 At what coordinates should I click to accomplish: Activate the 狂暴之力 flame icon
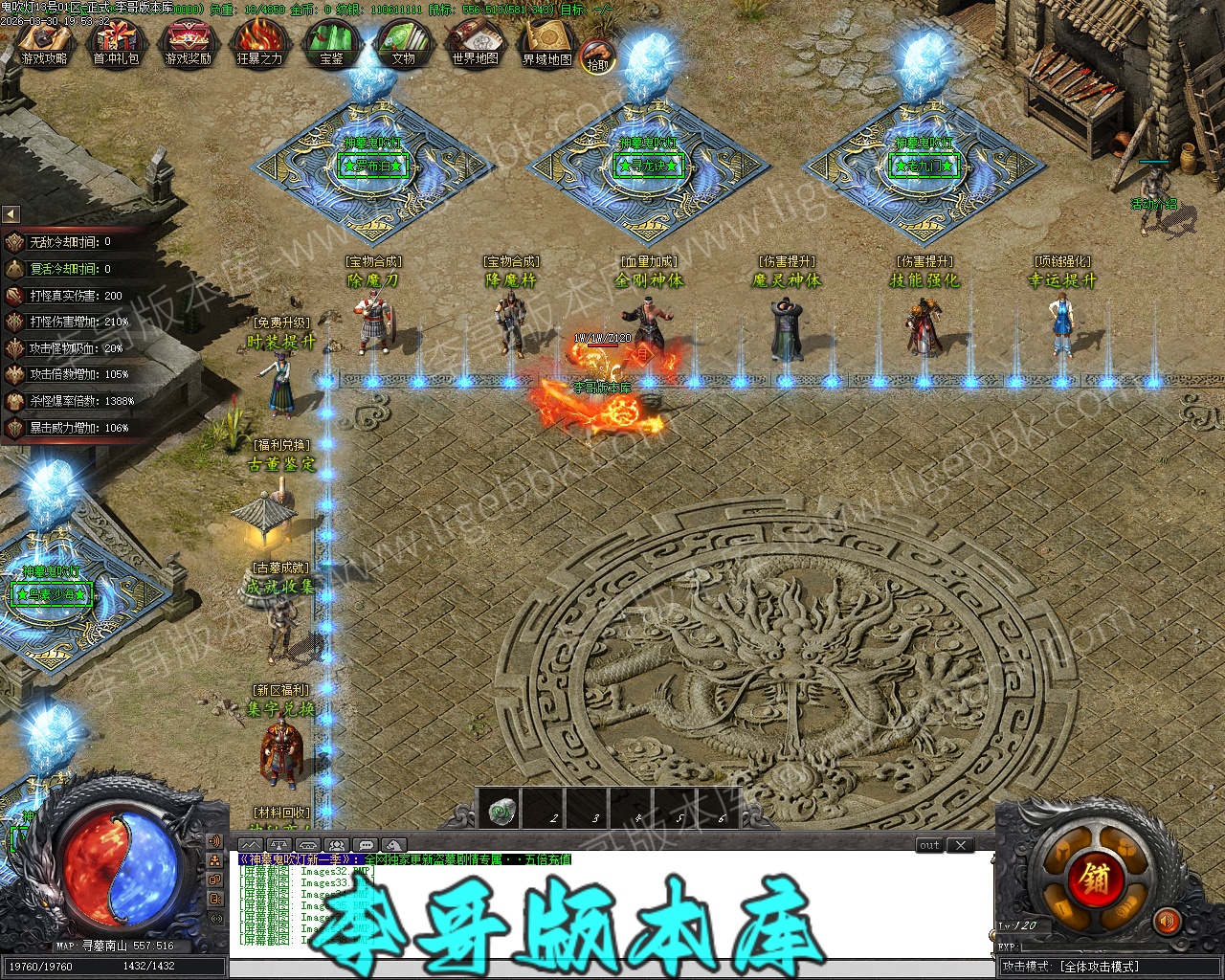(259, 45)
